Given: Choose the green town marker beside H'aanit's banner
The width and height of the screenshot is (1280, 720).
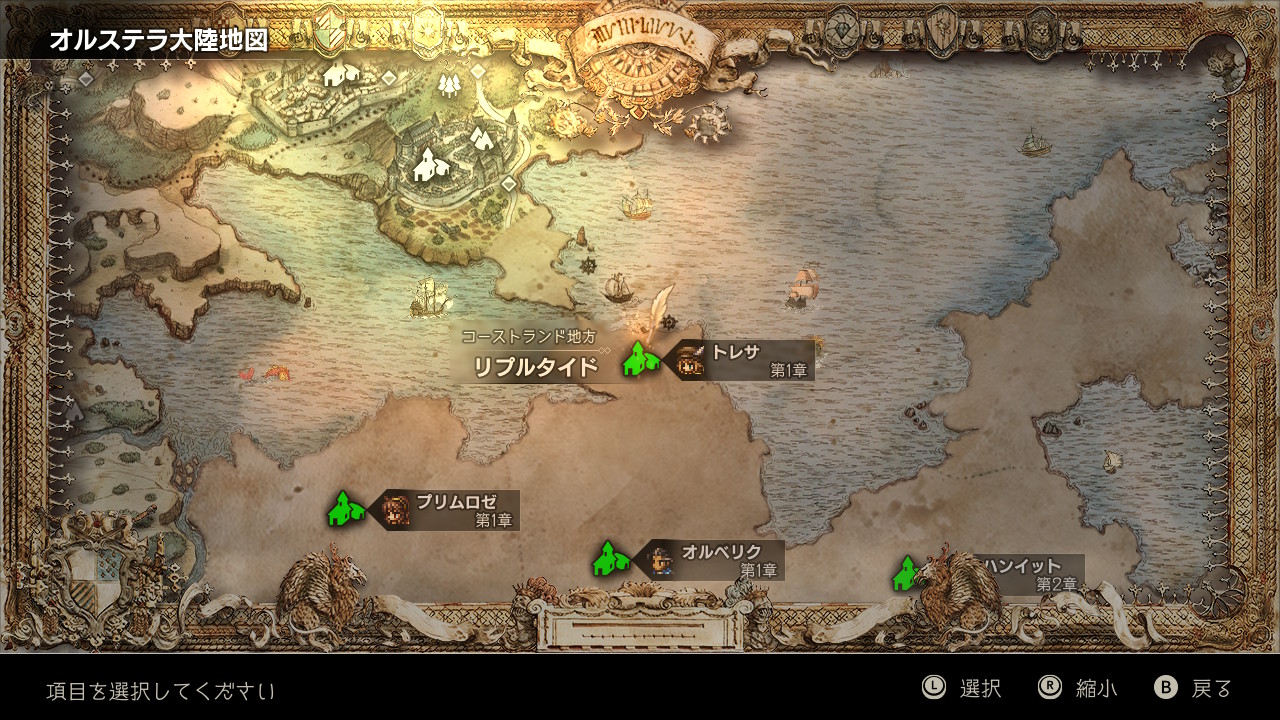Looking at the screenshot, I should pos(906,574).
